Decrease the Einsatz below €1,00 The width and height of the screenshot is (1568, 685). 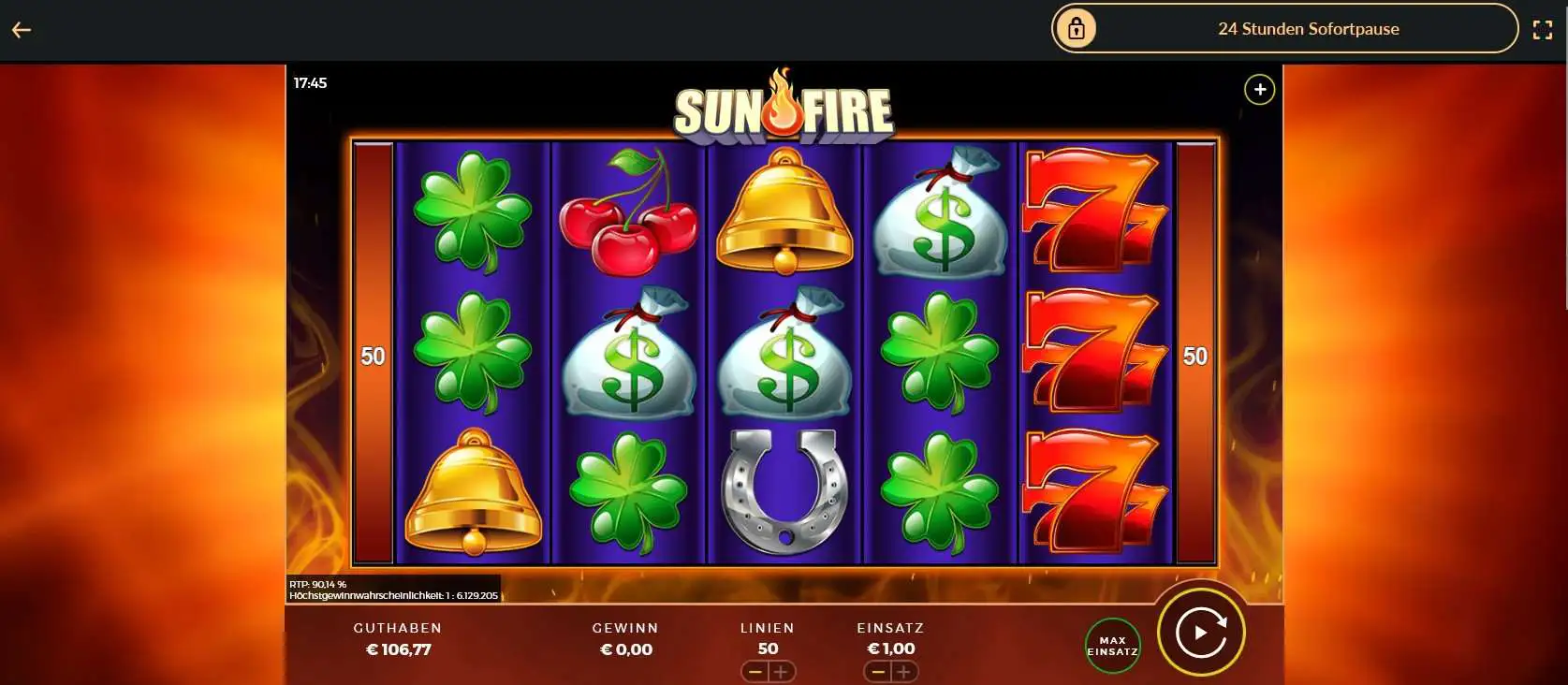tap(878, 672)
